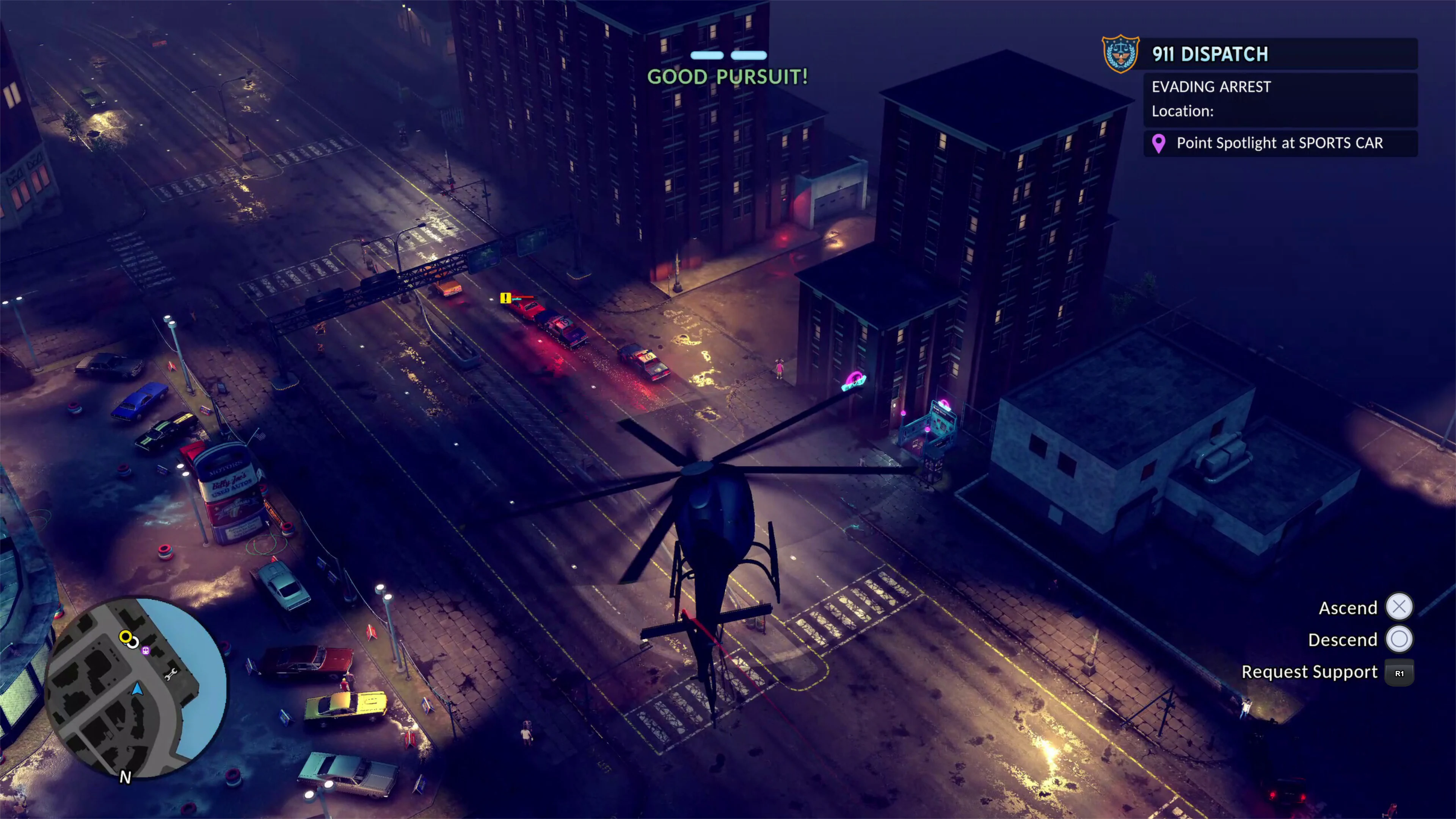The height and width of the screenshot is (819, 1456).
Task: Click the X button icon next to Ascend
Action: click(x=1400, y=607)
